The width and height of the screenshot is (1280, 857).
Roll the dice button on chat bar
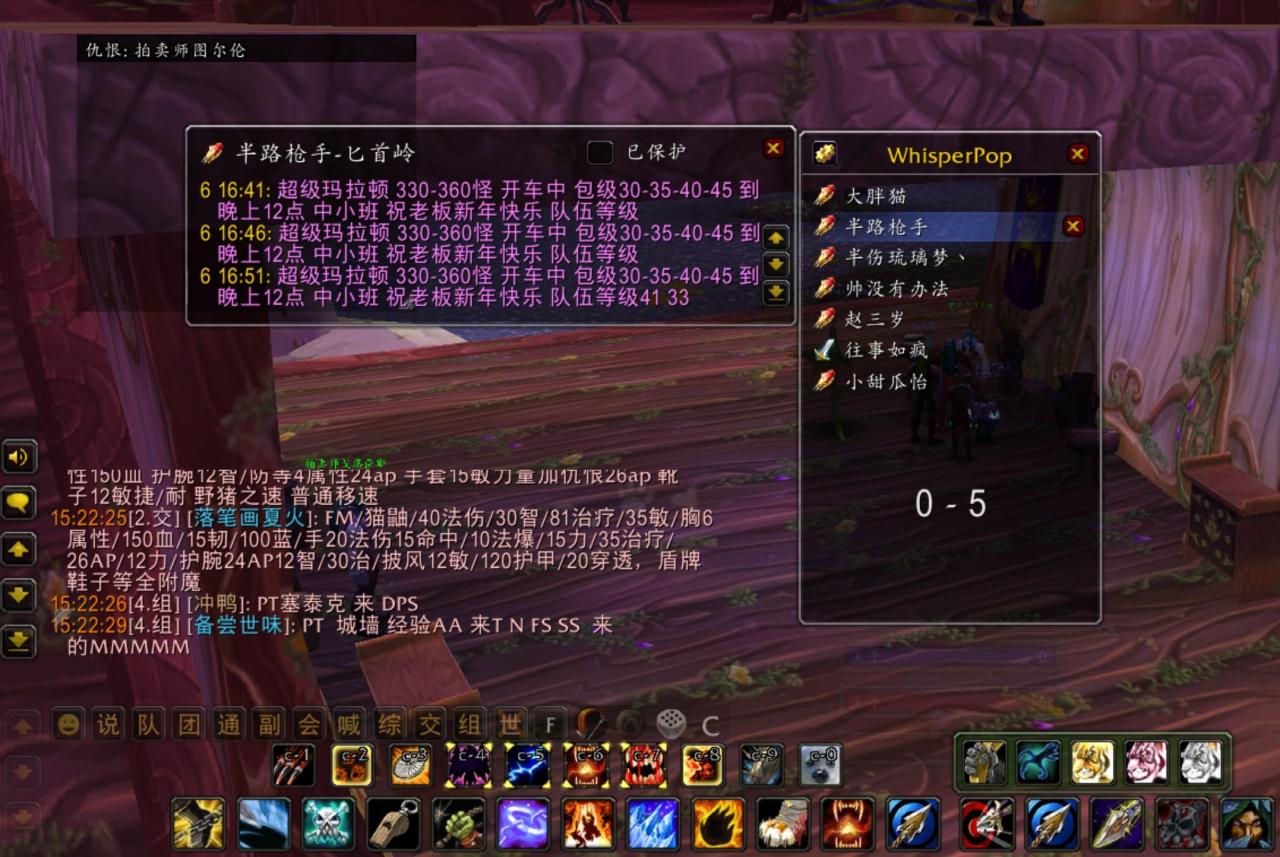pos(670,724)
